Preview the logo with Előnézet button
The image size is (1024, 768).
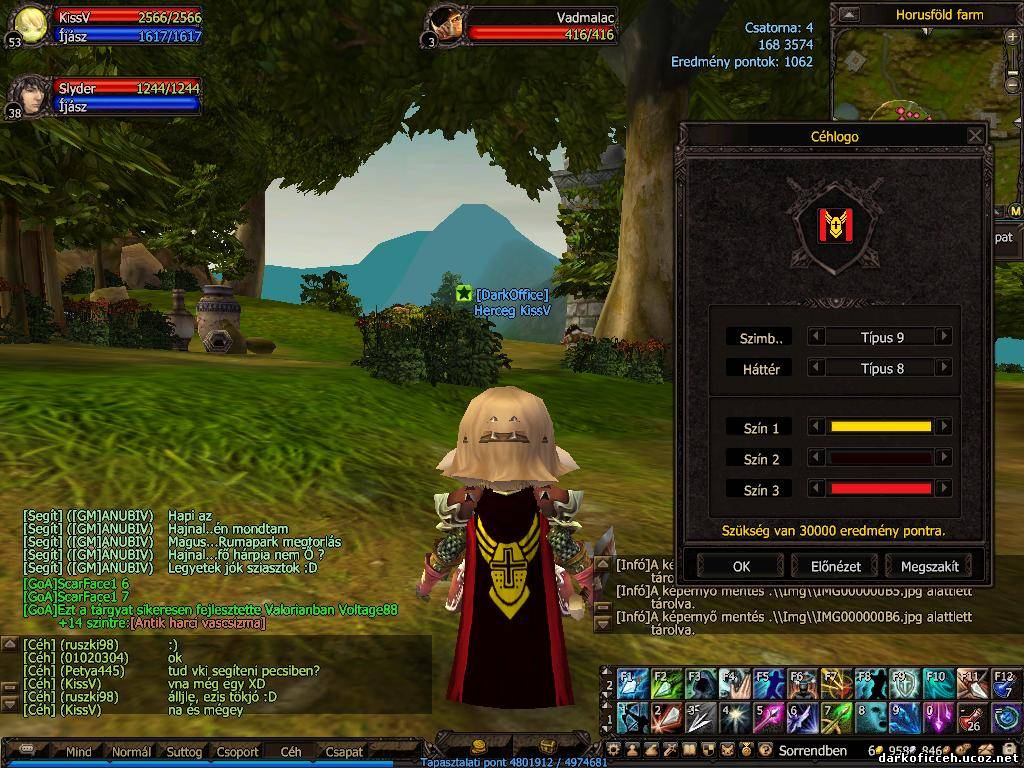click(x=835, y=566)
